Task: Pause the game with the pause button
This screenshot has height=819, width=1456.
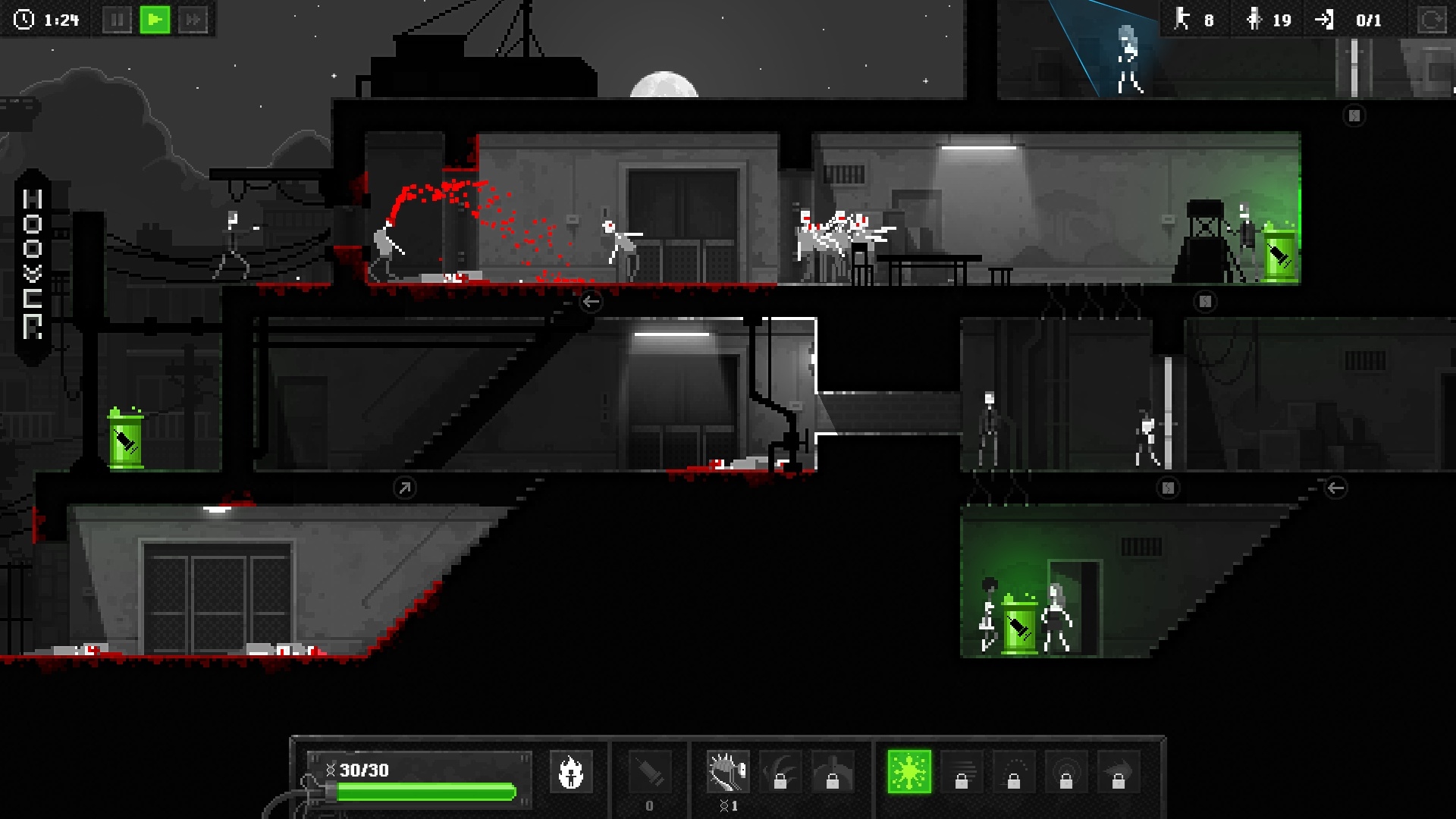Action: pyautogui.click(x=118, y=20)
